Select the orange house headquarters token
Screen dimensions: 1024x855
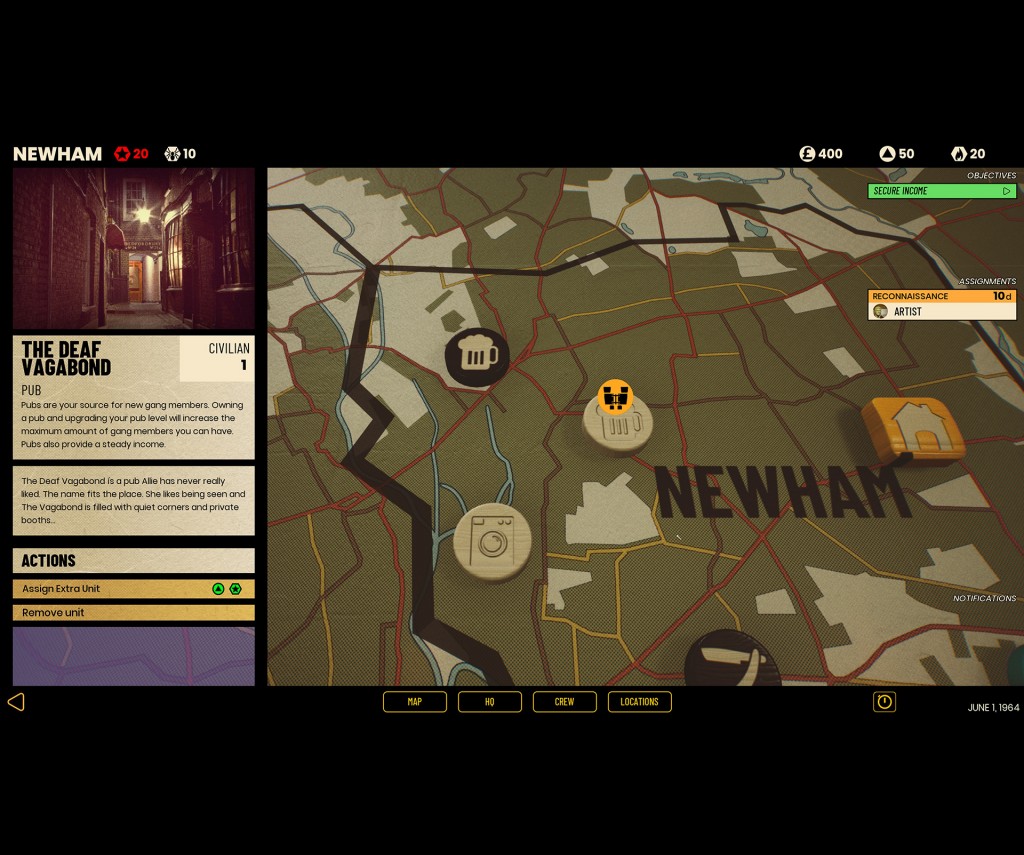[x=913, y=429]
